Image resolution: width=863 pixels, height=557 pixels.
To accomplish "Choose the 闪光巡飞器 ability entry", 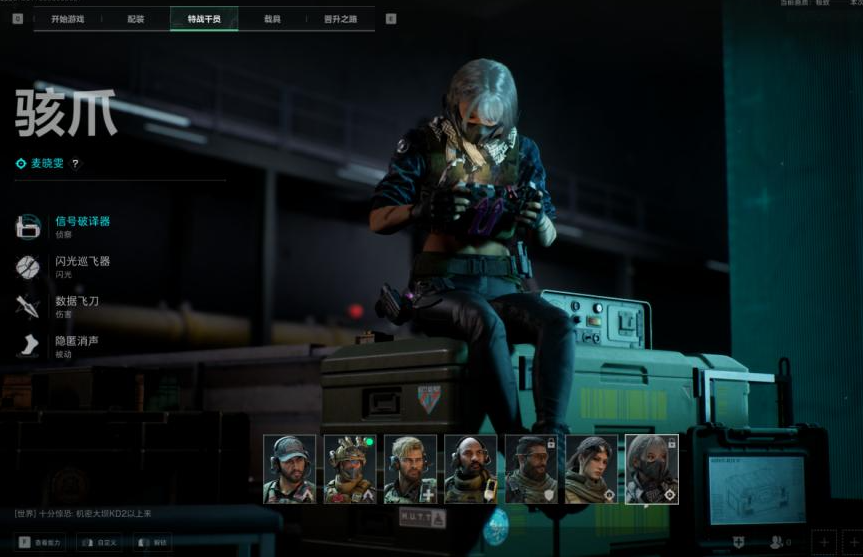I will pyautogui.click(x=82, y=266).
